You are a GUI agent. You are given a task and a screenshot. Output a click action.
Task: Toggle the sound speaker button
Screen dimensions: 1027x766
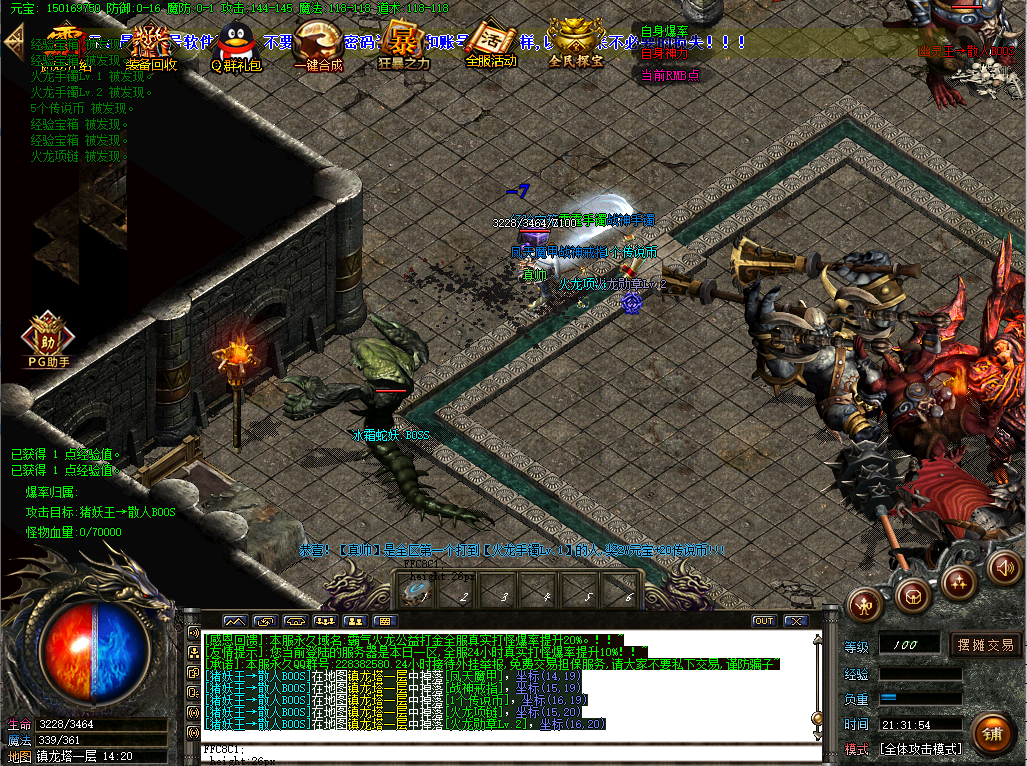[1005, 568]
